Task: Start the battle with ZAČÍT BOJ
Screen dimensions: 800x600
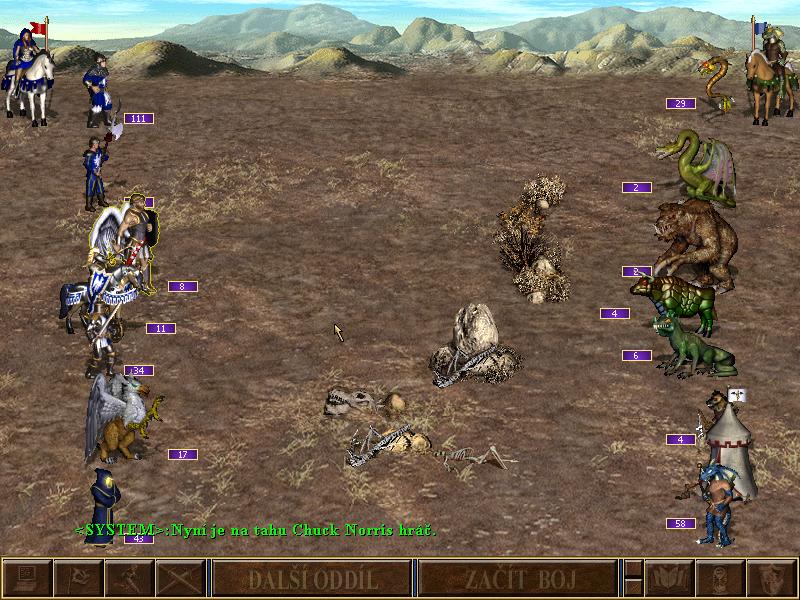Action: pos(516,579)
